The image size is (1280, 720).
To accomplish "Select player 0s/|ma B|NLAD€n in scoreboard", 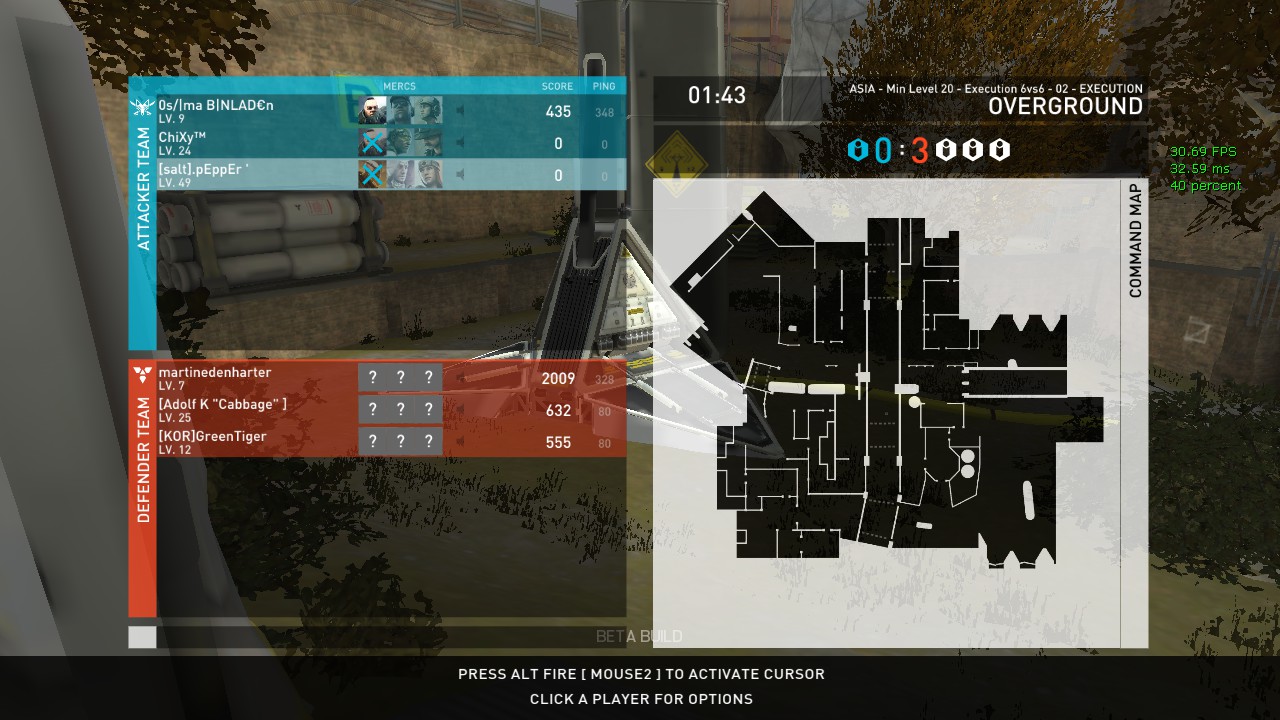I will (x=216, y=110).
